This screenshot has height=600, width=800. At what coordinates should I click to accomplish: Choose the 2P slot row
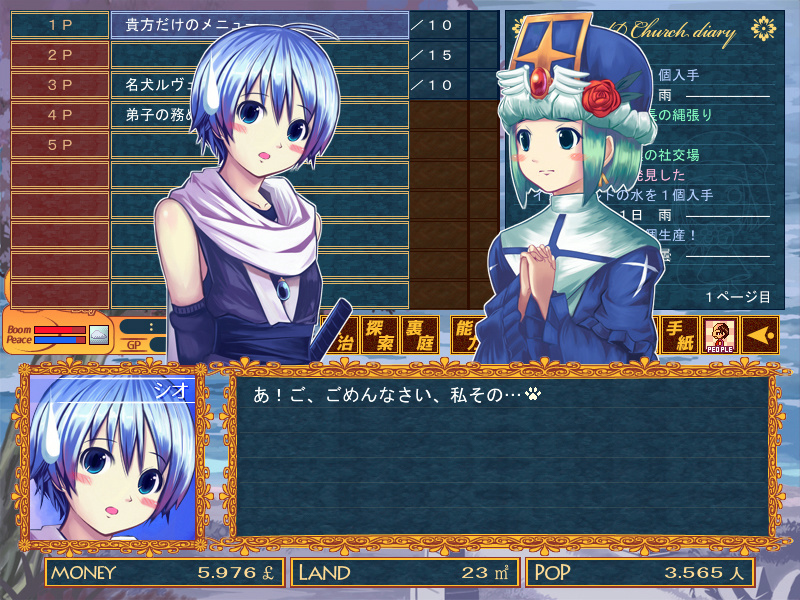[60, 55]
